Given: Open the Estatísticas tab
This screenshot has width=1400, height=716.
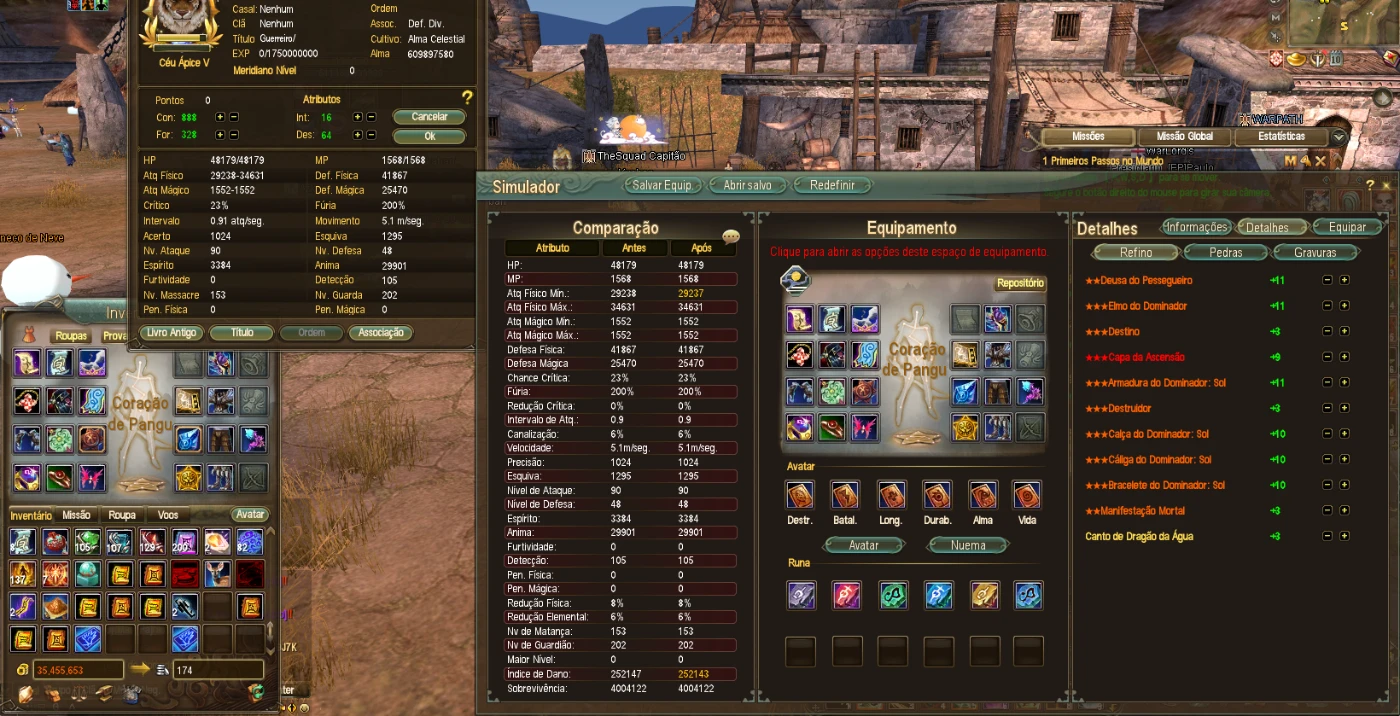Looking at the screenshot, I should point(1281,137).
